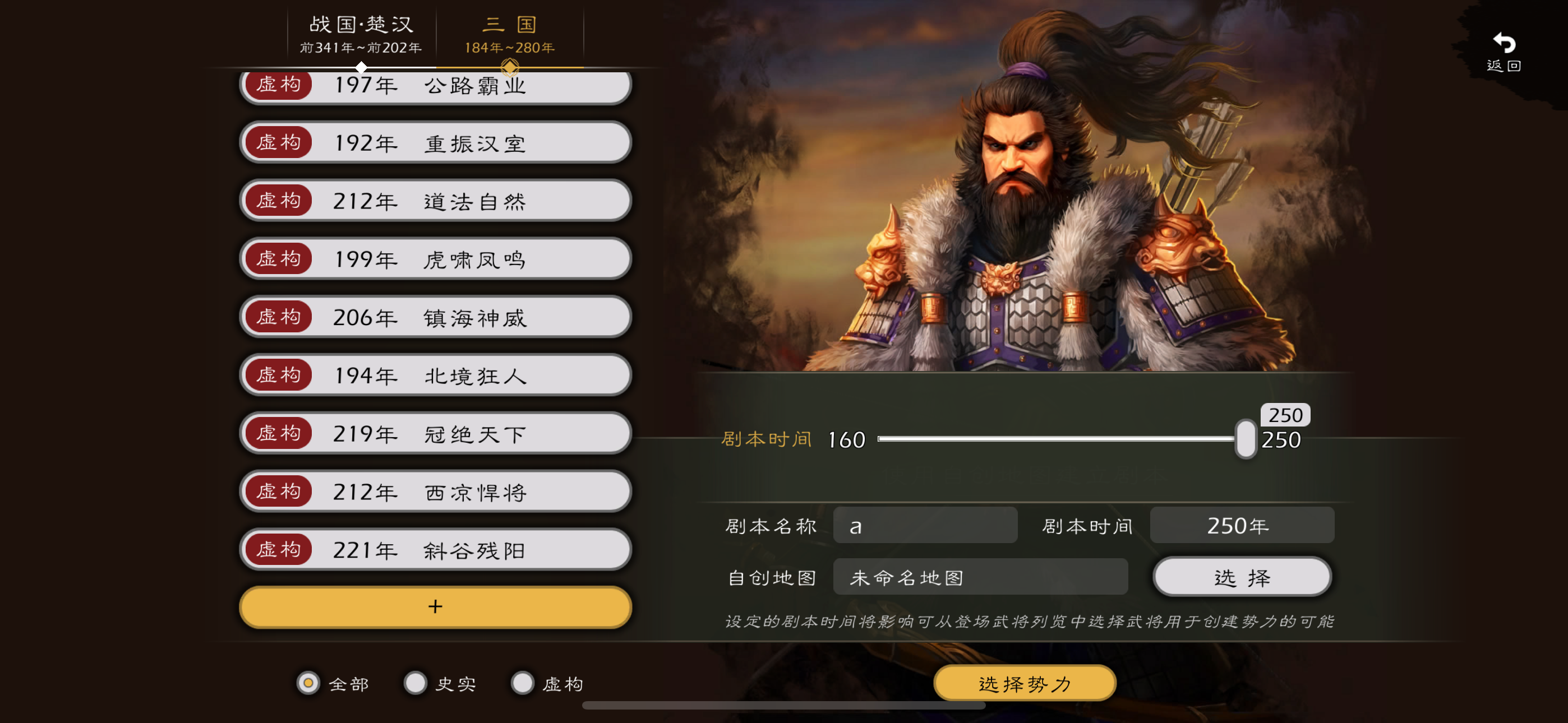Click the 虚构 badge beside 道法自然 scenario

tap(278, 200)
